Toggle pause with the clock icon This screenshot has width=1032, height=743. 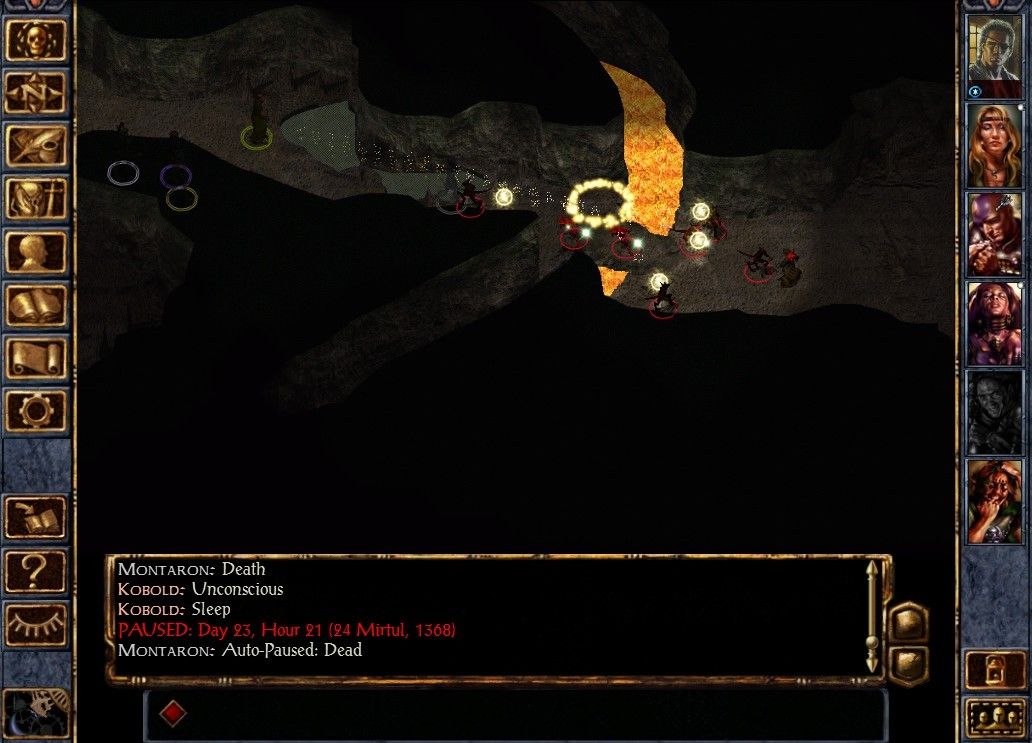pyautogui.click(x=36, y=712)
